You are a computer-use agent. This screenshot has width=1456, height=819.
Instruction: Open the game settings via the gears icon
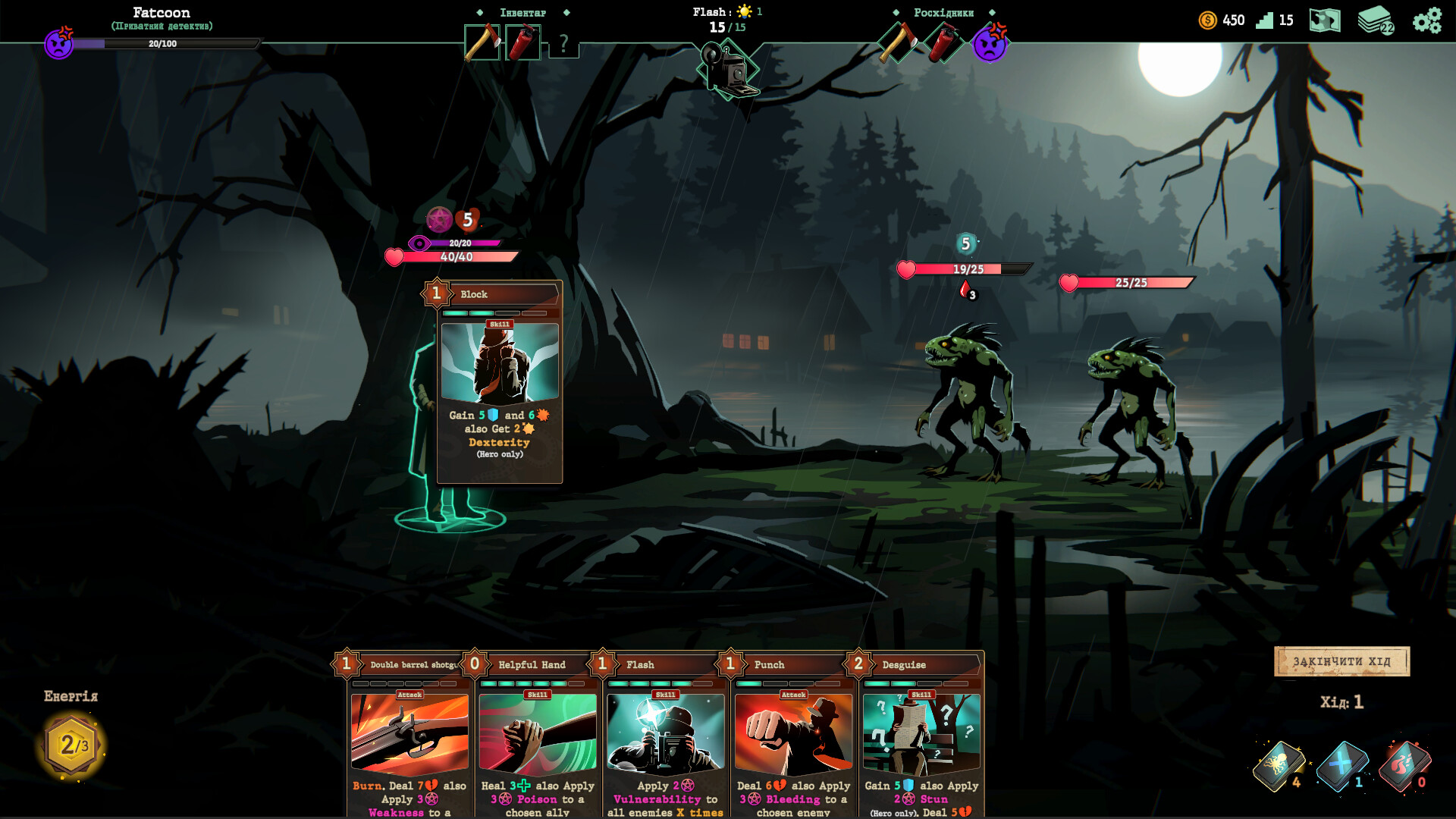click(1429, 20)
